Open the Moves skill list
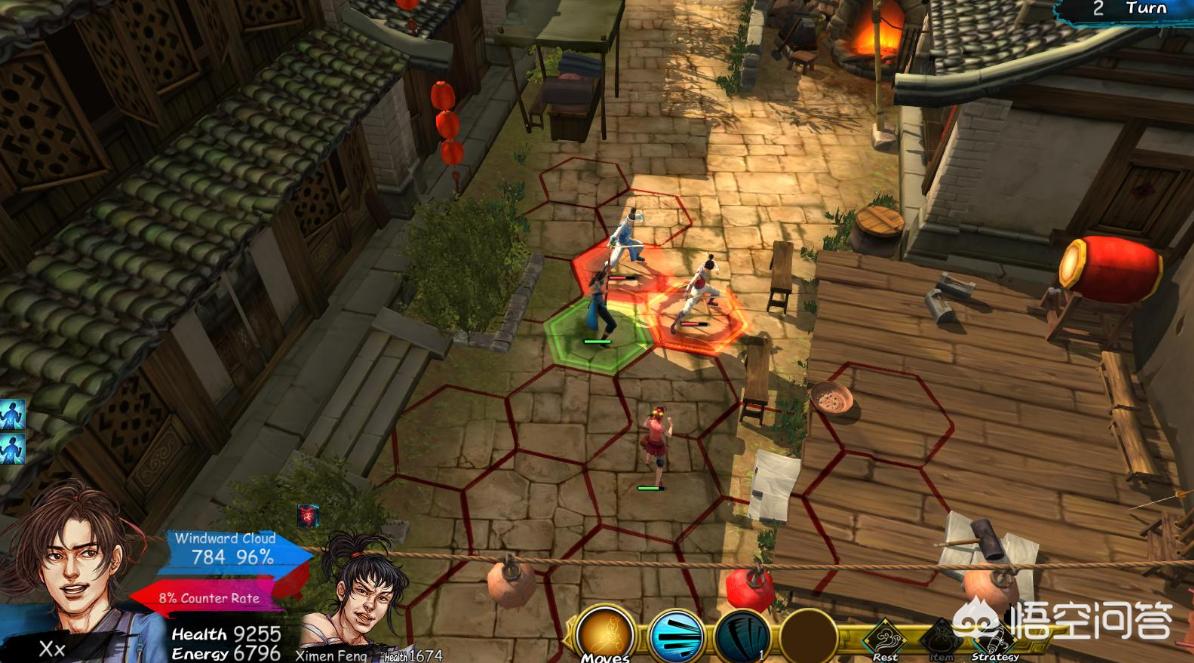1194x663 pixels. [x=605, y=634]
